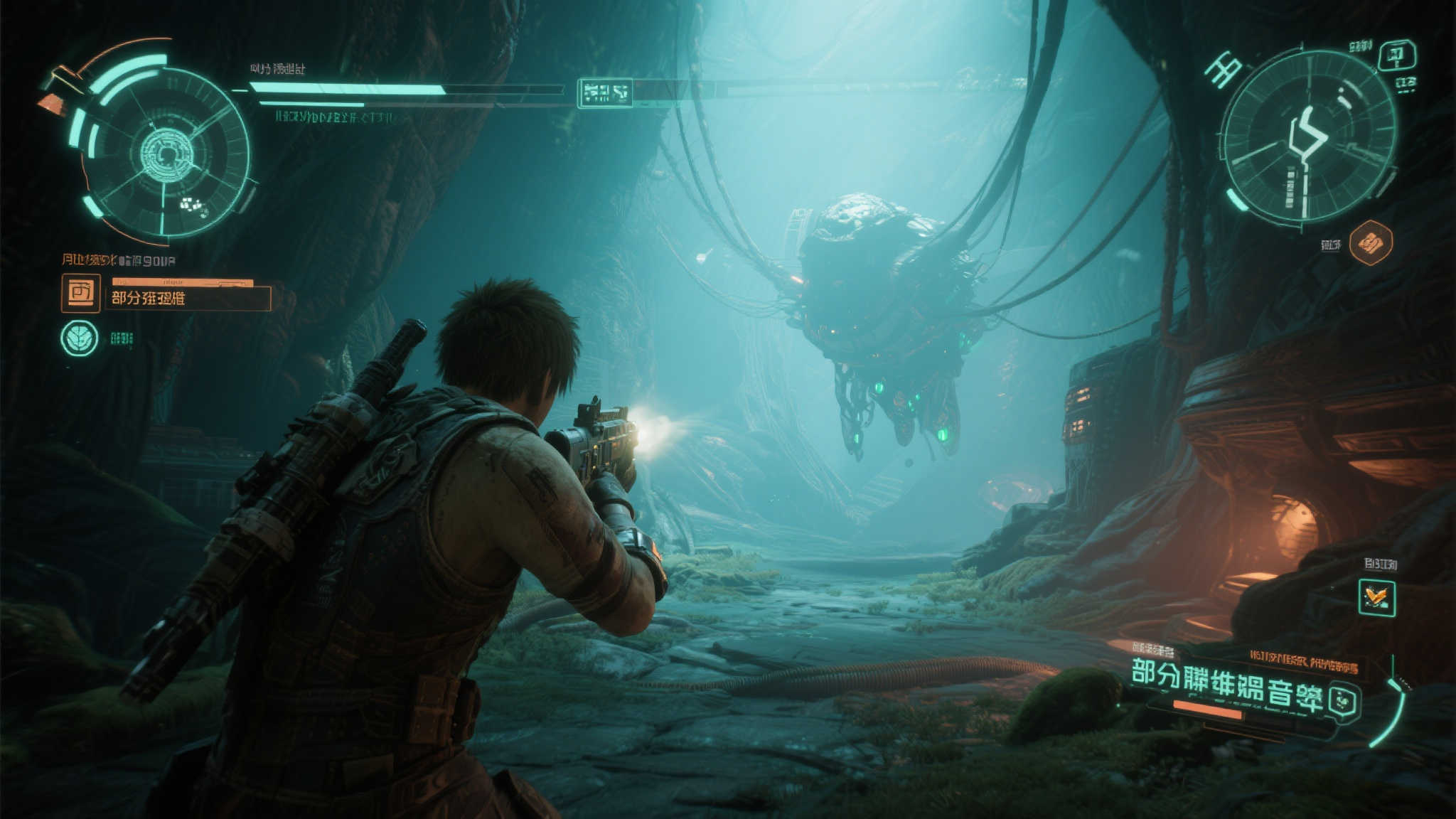Click the teal rounded square icon above the minimap

click(x=1397, y=55)
